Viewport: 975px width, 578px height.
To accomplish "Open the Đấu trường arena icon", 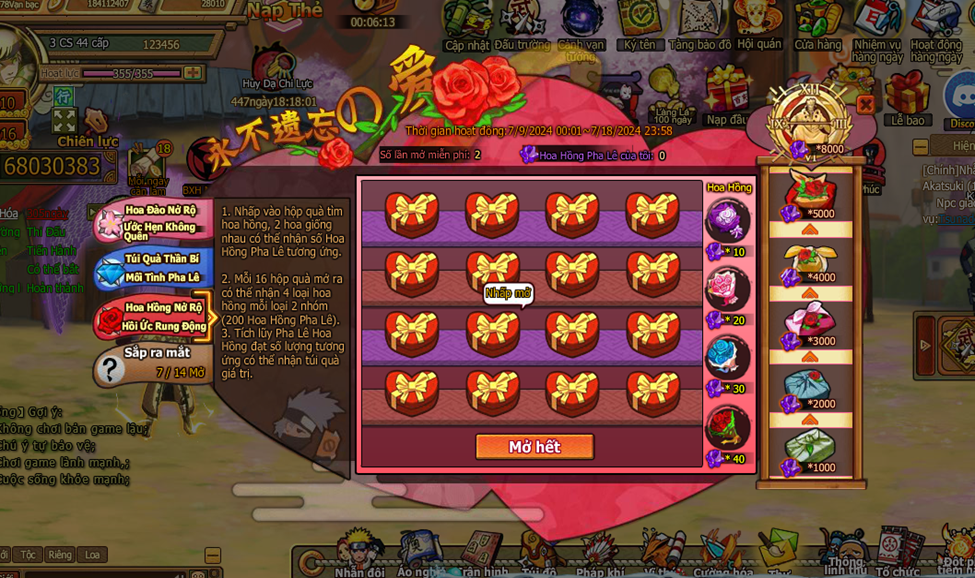I will coord(522,25).
